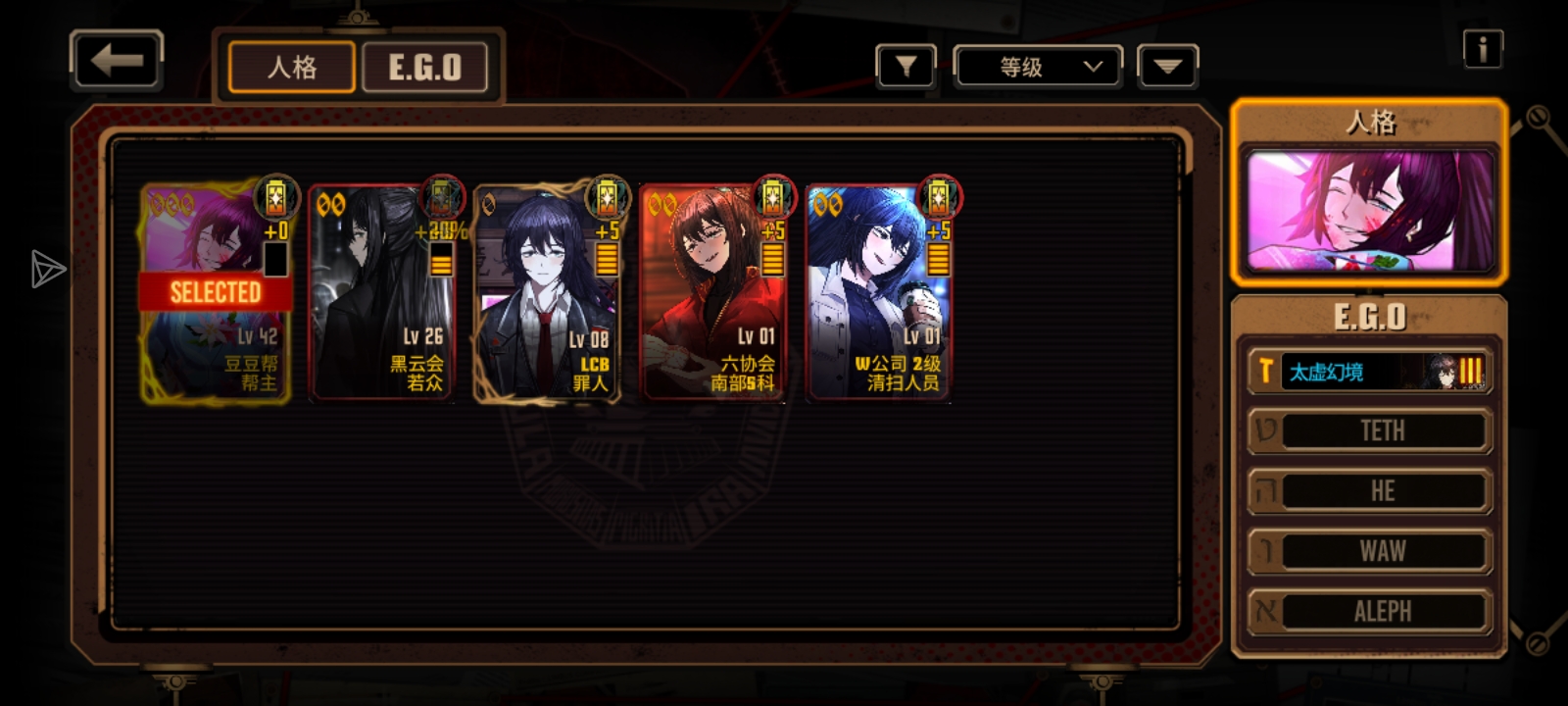This screenshot has height=706, width=1568.
Task: Switch to the E.G.O tab
Action: (424, 68)
